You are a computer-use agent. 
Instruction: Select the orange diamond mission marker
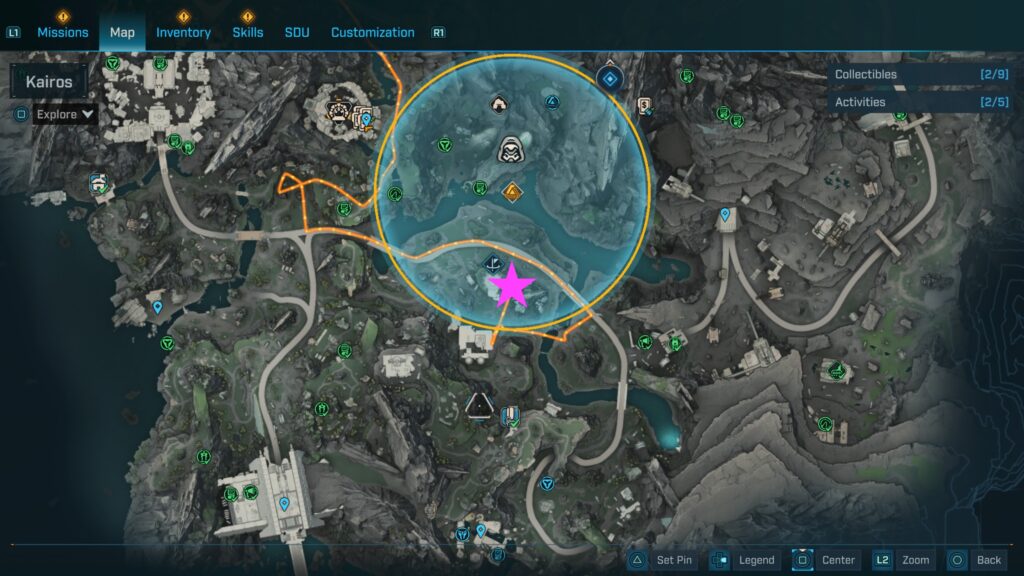(512, 191)
